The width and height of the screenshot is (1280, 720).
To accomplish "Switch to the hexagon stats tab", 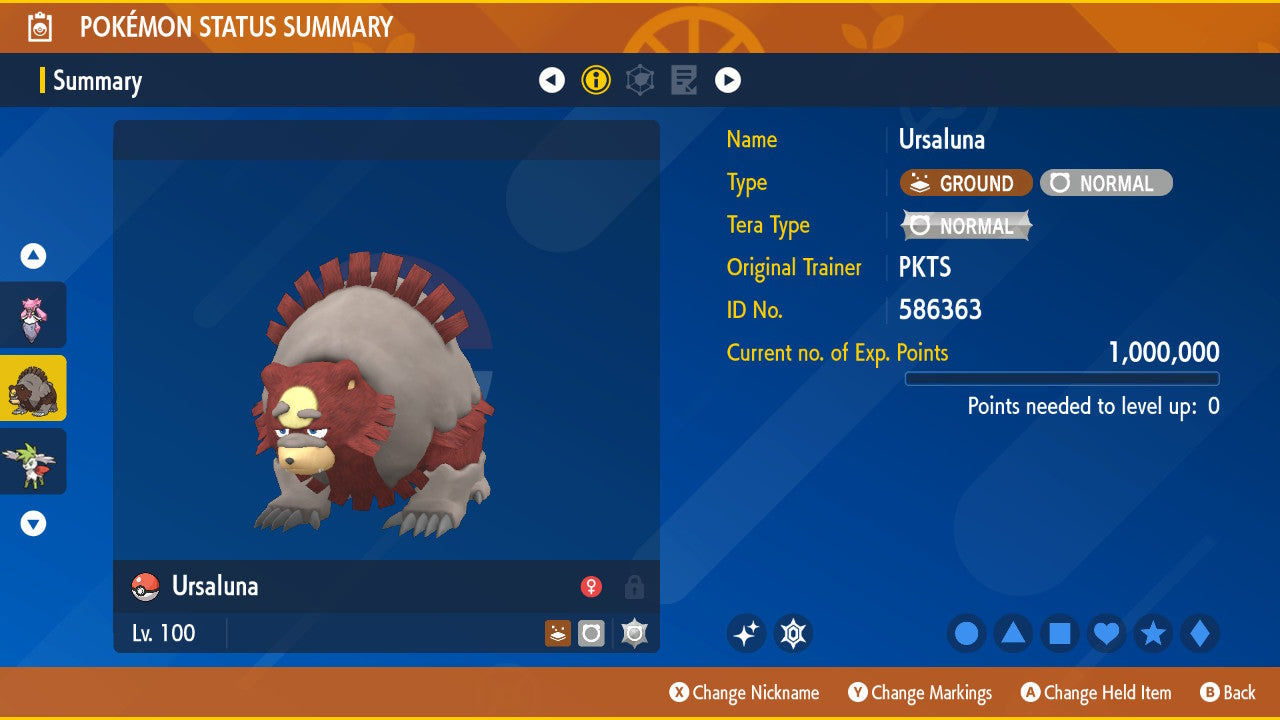I will [x=640, y=80].
